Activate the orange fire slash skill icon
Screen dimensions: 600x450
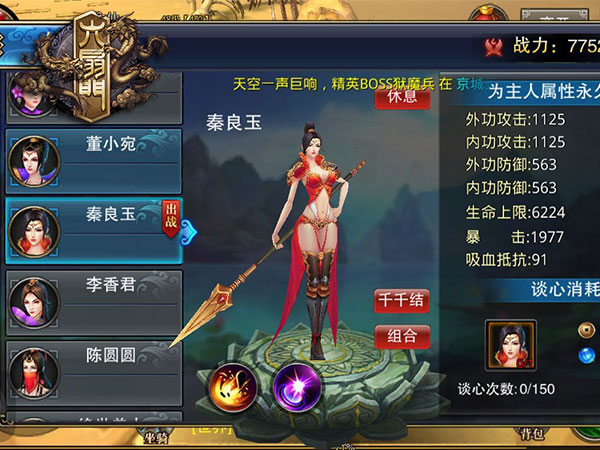tap(232, 387)
